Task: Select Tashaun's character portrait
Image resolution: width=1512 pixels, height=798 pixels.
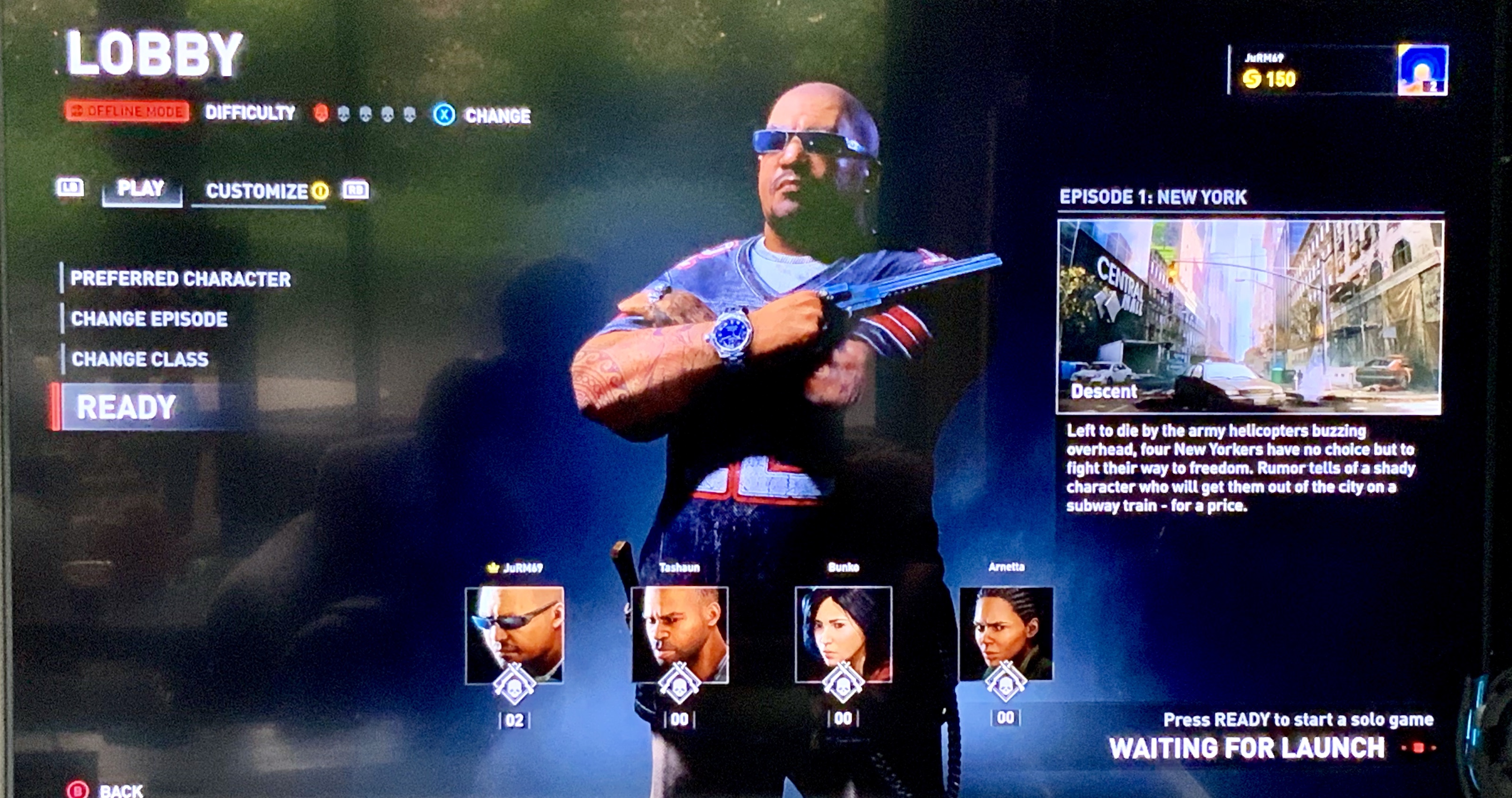Action: (680, 635)
